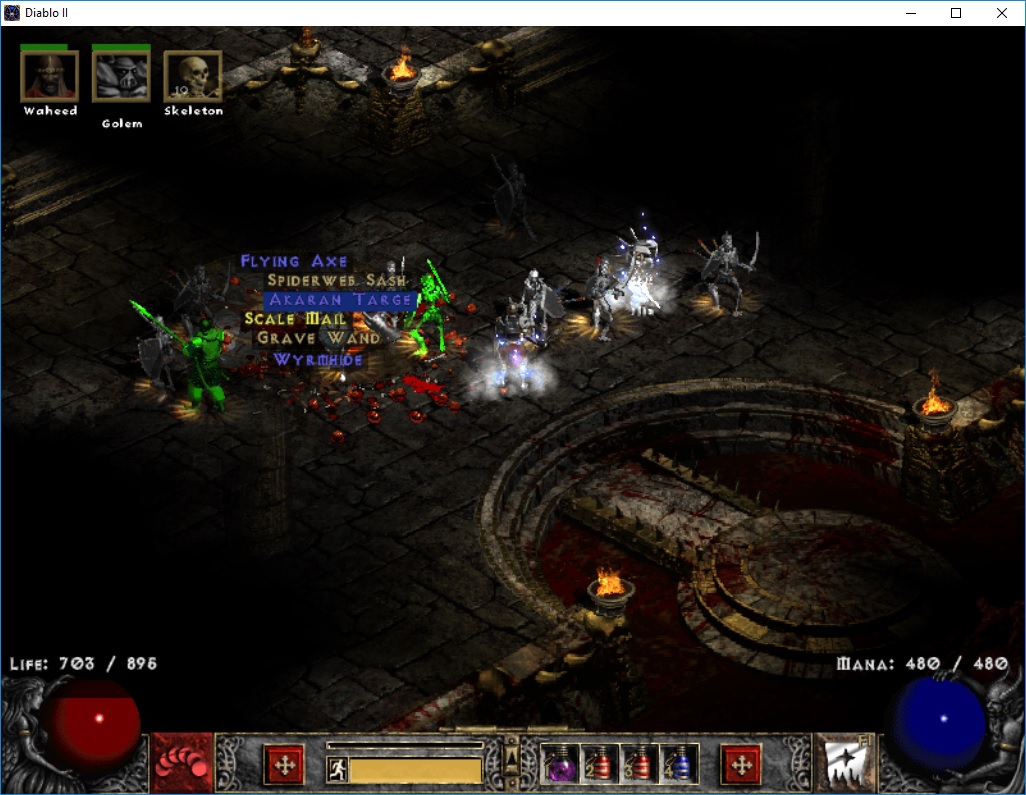Image resolution: width=1026 pixels, height=795 pixels.
Task: Pick up the Spiderweb Sash item label
Action: pyautogui.click(x=336, y=281)
